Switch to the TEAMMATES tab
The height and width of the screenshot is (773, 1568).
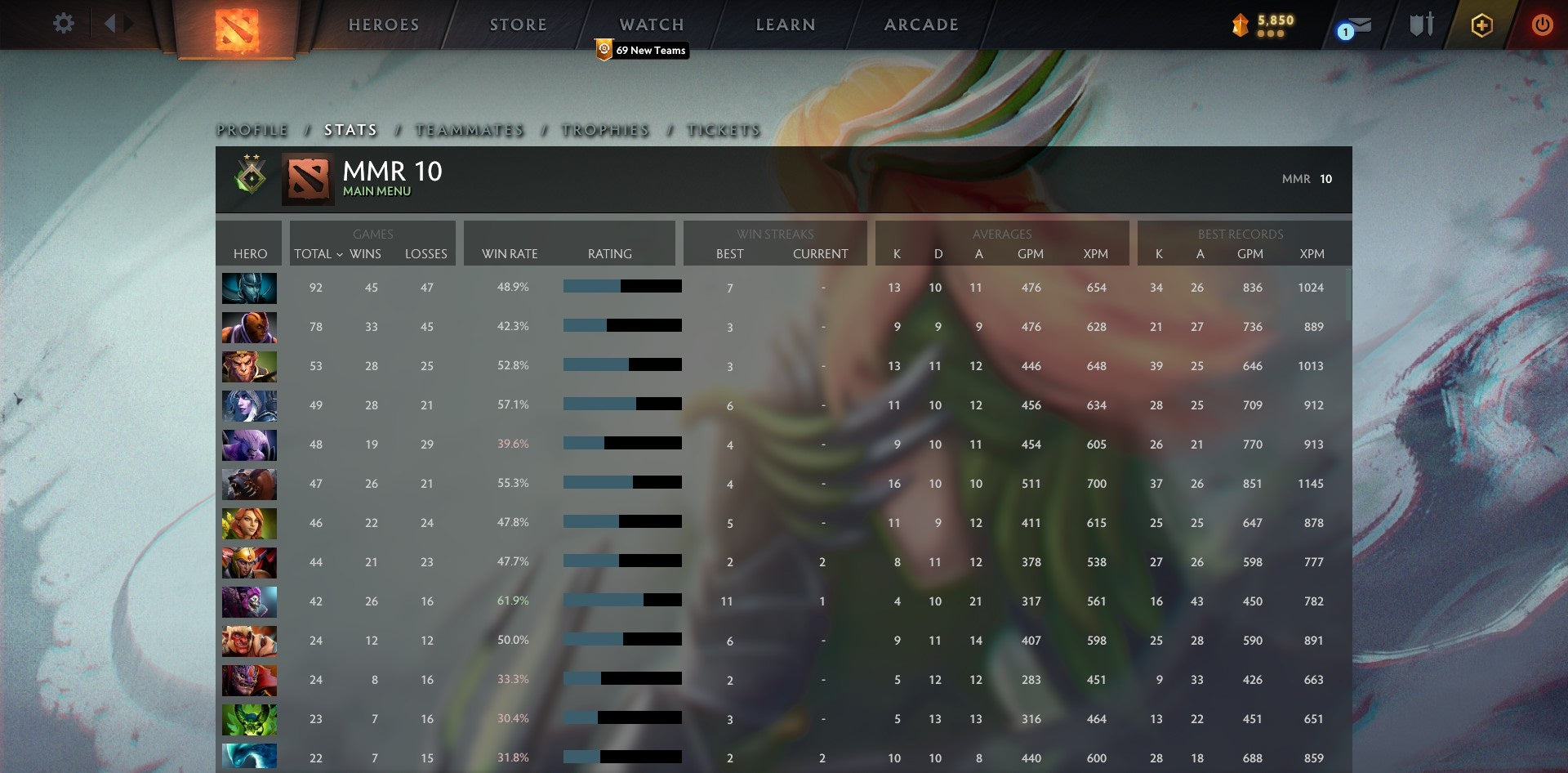coord(469,129)
